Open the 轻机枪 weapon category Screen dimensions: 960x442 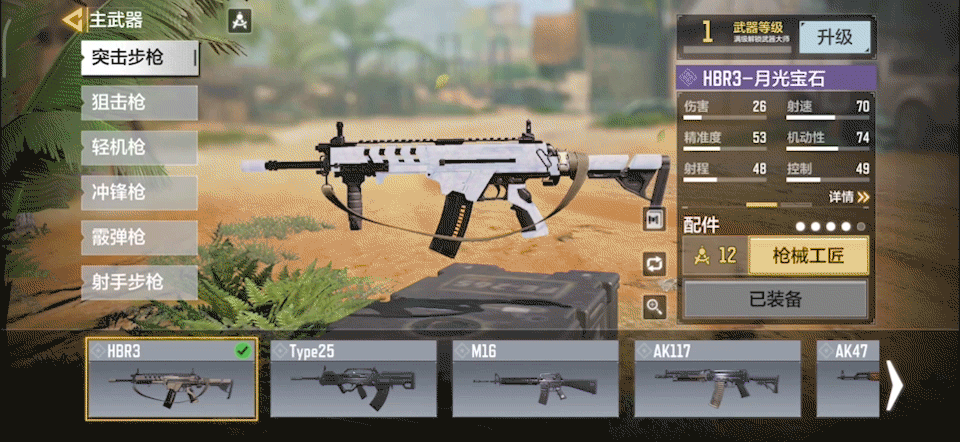[139, 148]
